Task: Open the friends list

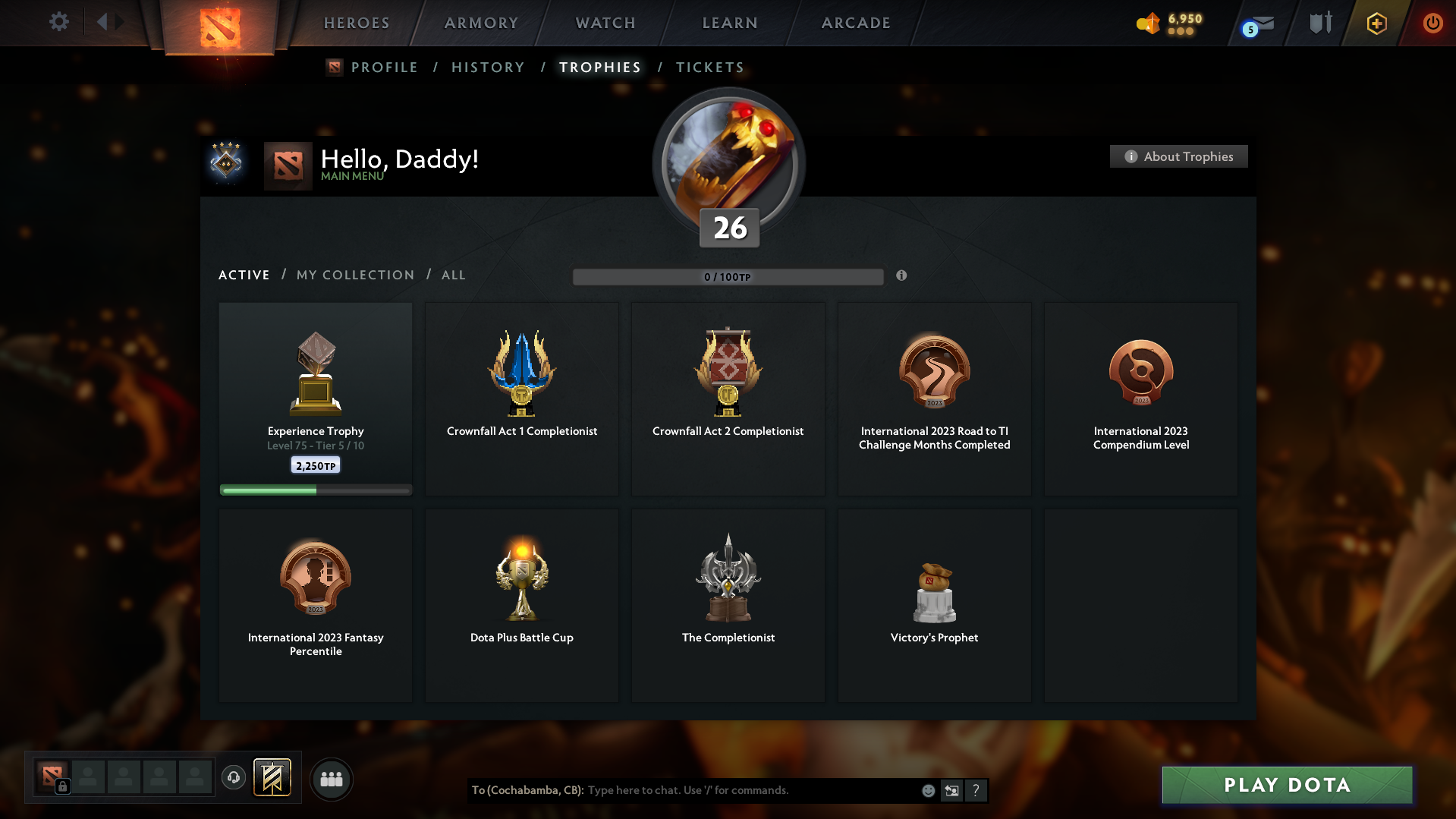Action: click(x=332, y=779)
